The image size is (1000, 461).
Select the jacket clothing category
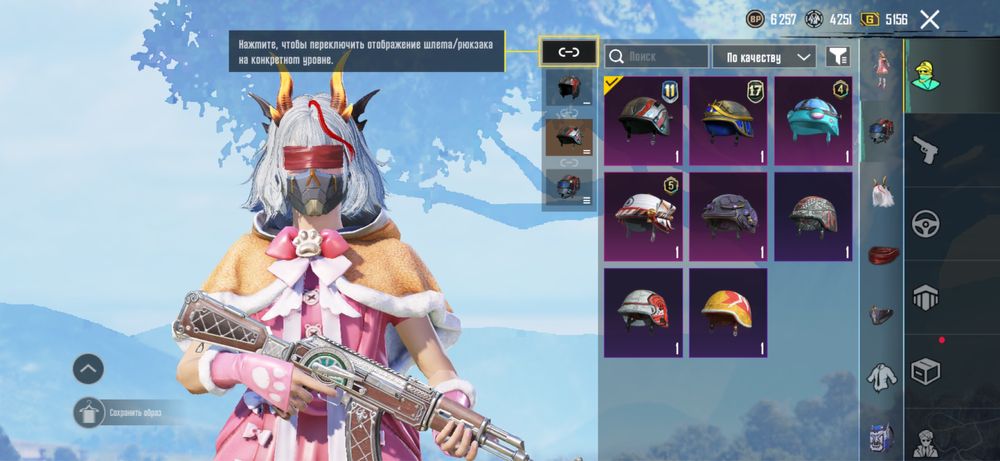(x=881, y=377)
